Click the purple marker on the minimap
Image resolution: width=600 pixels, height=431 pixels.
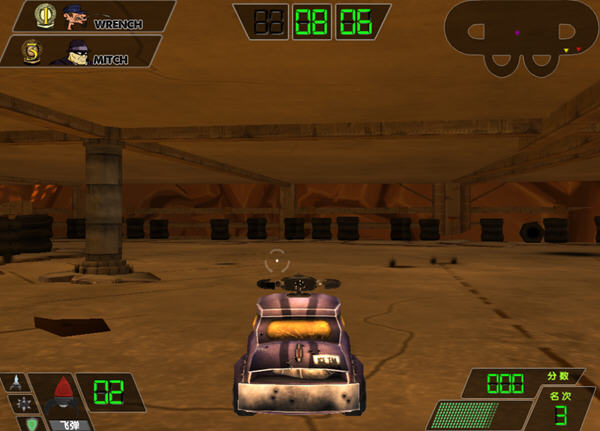click(517, 33)
